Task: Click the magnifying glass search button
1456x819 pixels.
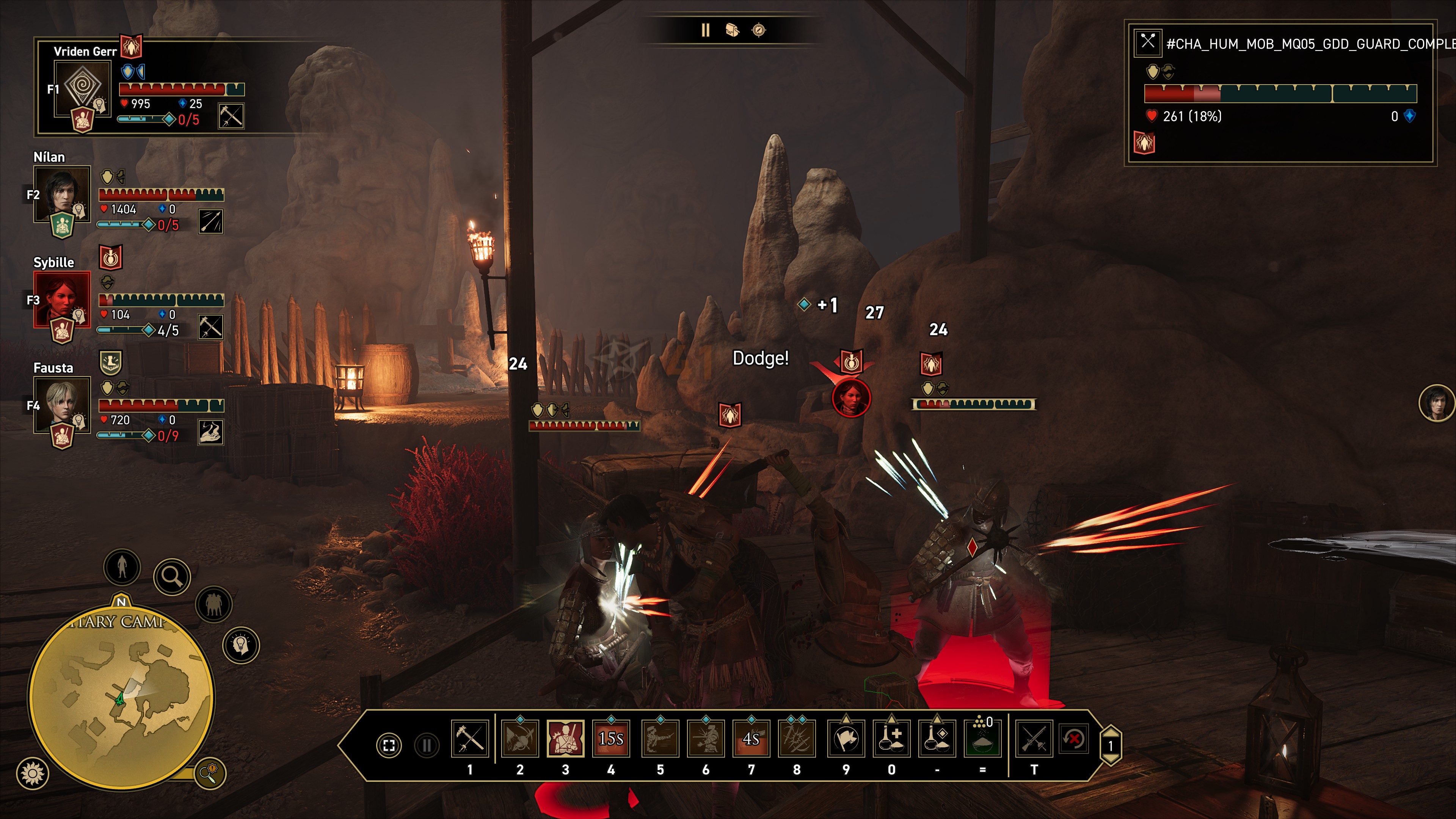Action: pyautogui.click(x=172, y=576)
